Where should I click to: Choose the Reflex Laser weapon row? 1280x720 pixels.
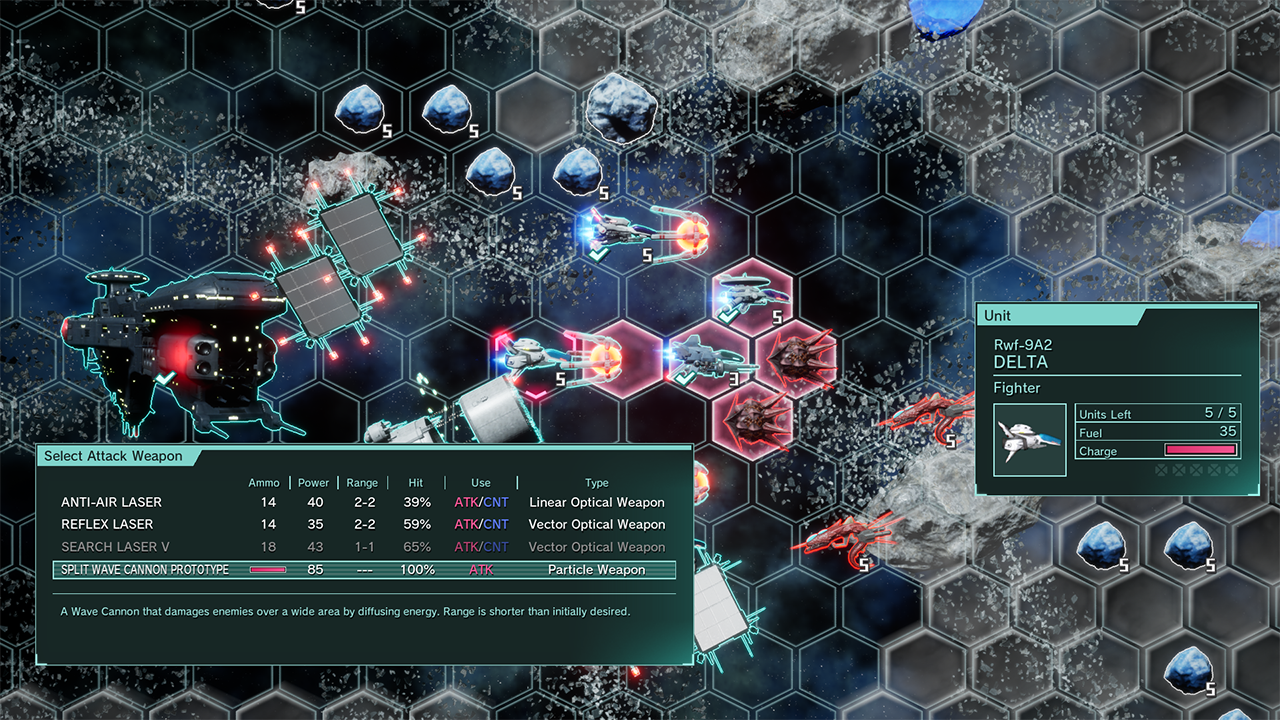tap(107, 524)
